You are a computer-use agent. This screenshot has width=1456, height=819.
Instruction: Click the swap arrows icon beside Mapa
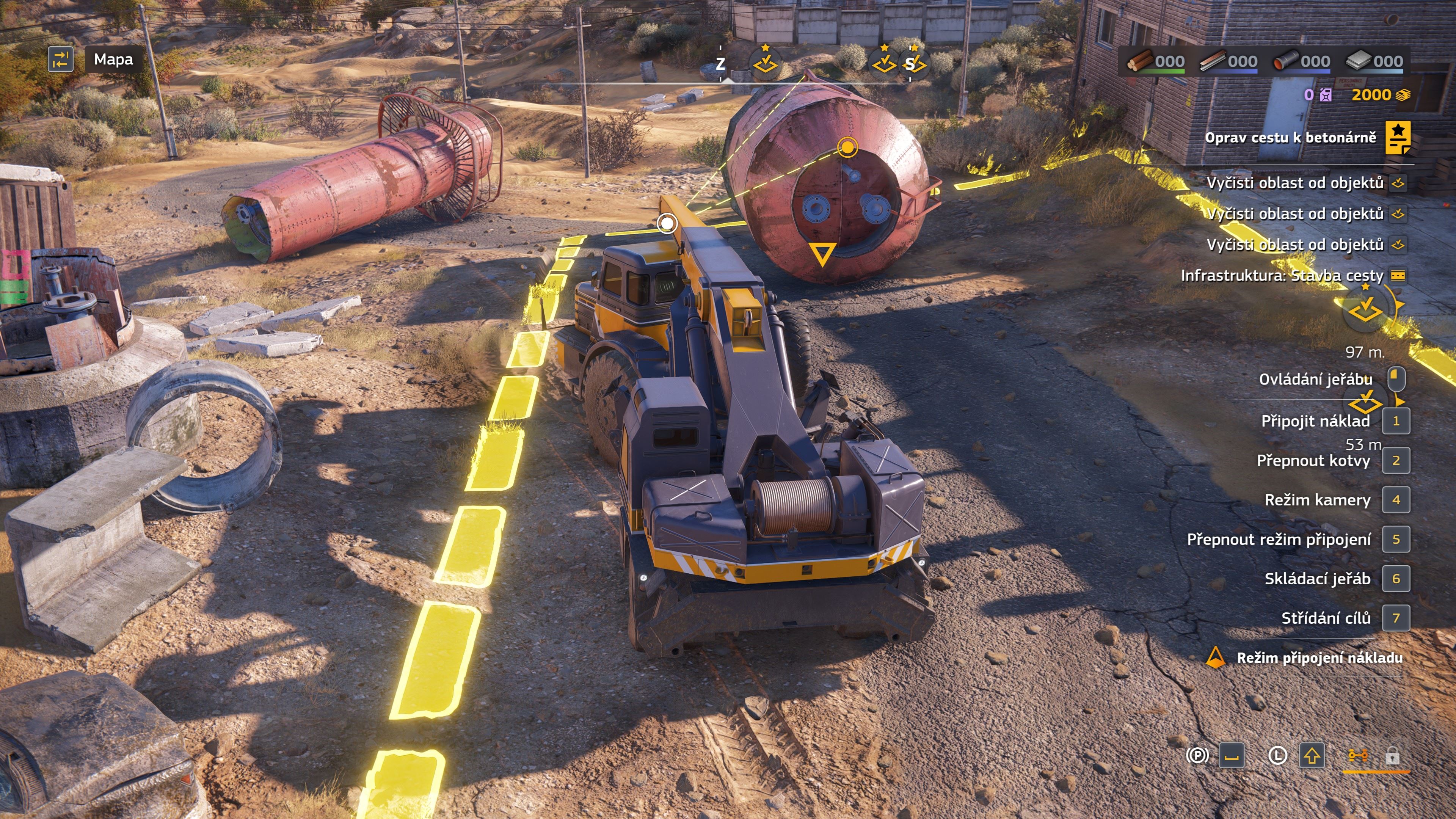[61, 60]
